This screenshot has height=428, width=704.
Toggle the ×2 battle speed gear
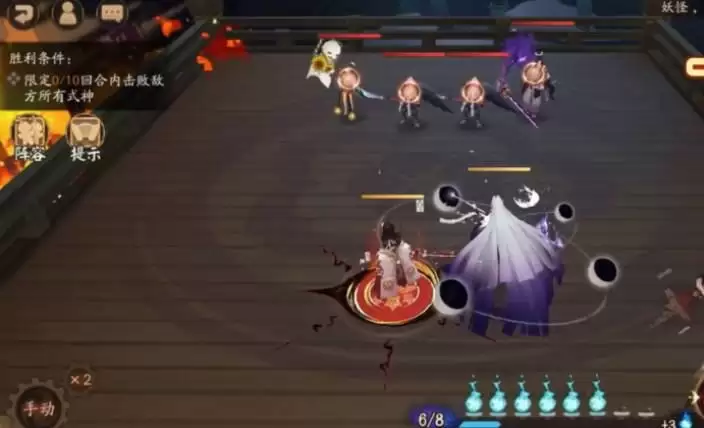click(x=81, y=379)
